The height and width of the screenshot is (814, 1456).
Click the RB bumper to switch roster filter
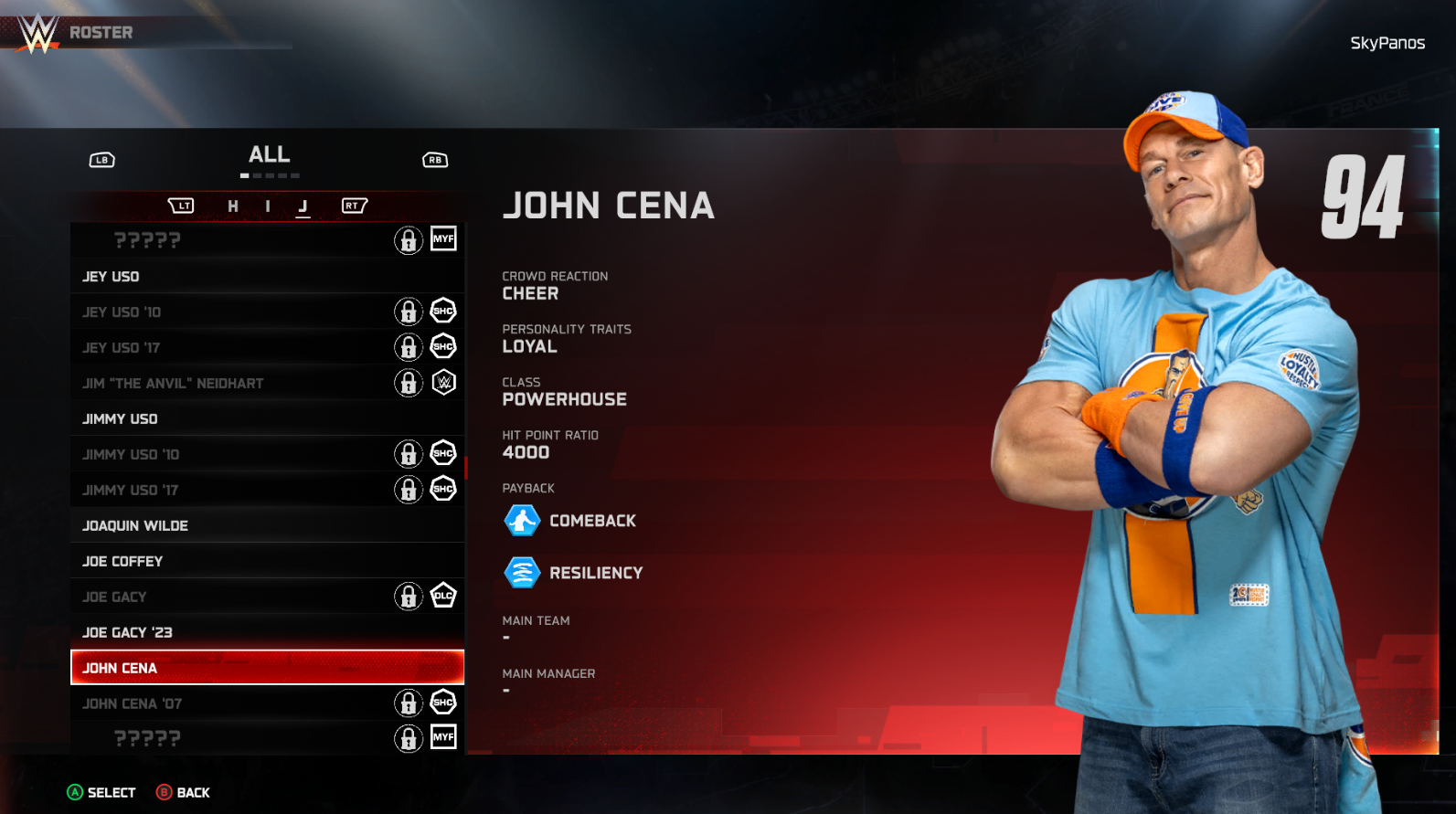(434, 159)
